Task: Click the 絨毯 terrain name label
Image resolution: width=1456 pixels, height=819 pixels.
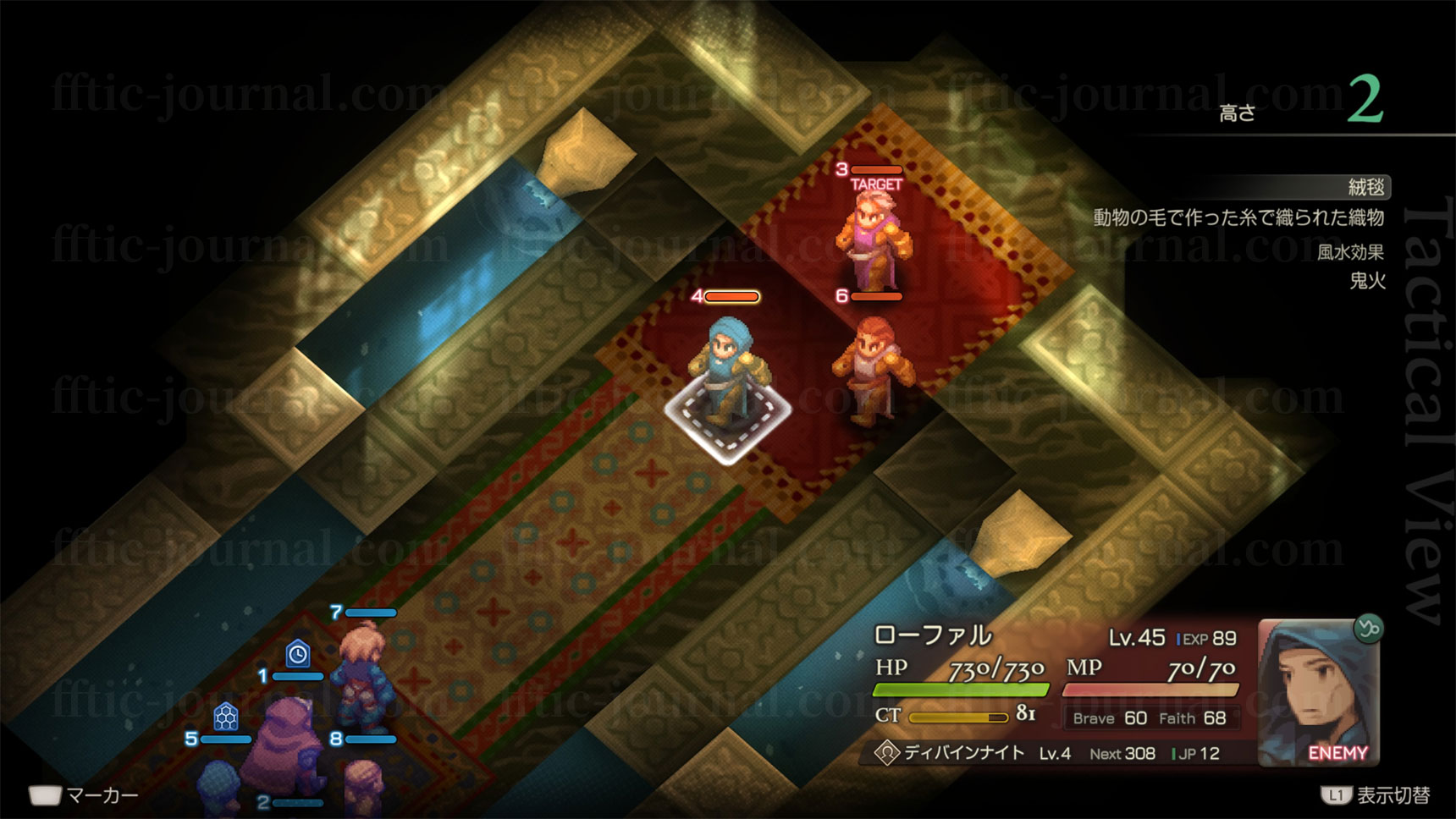Action: click(x=1365, y=187)
